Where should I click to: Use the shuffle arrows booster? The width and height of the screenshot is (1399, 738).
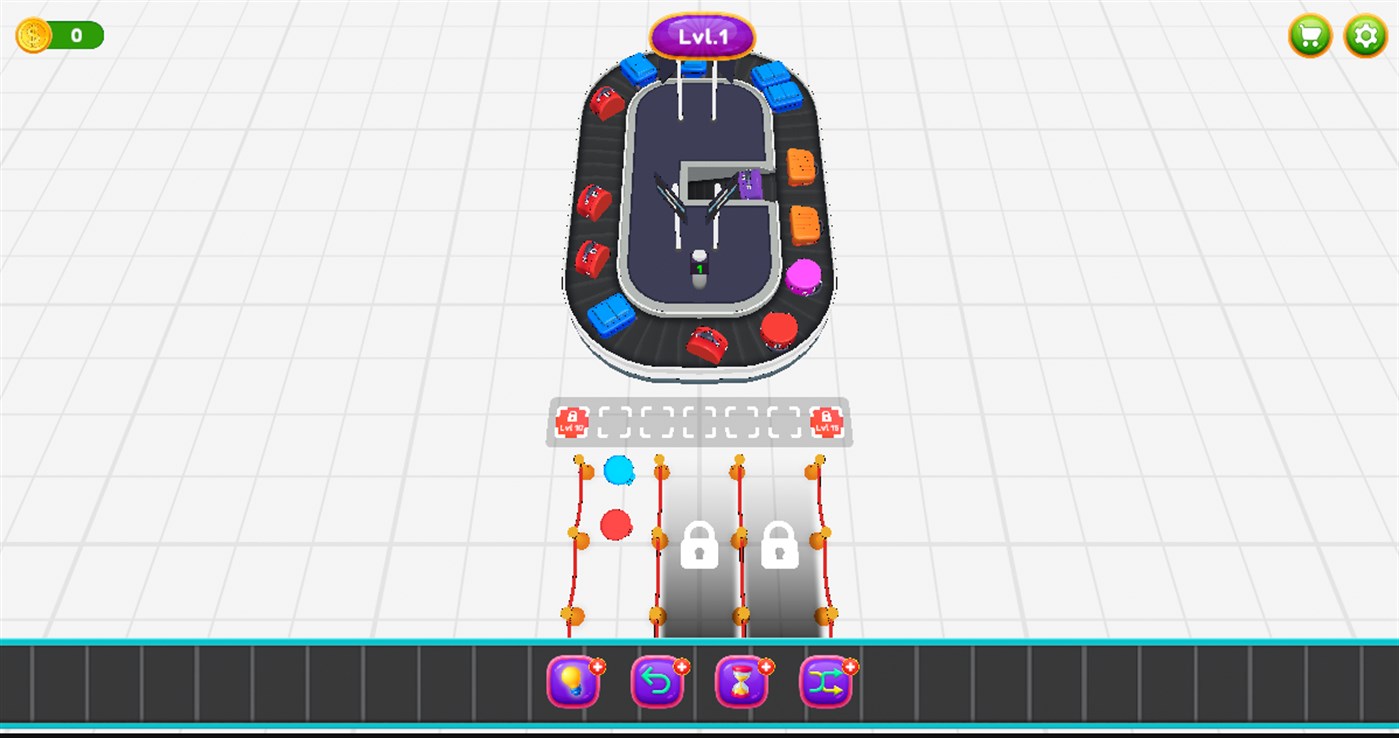click(x=825, y=681)
